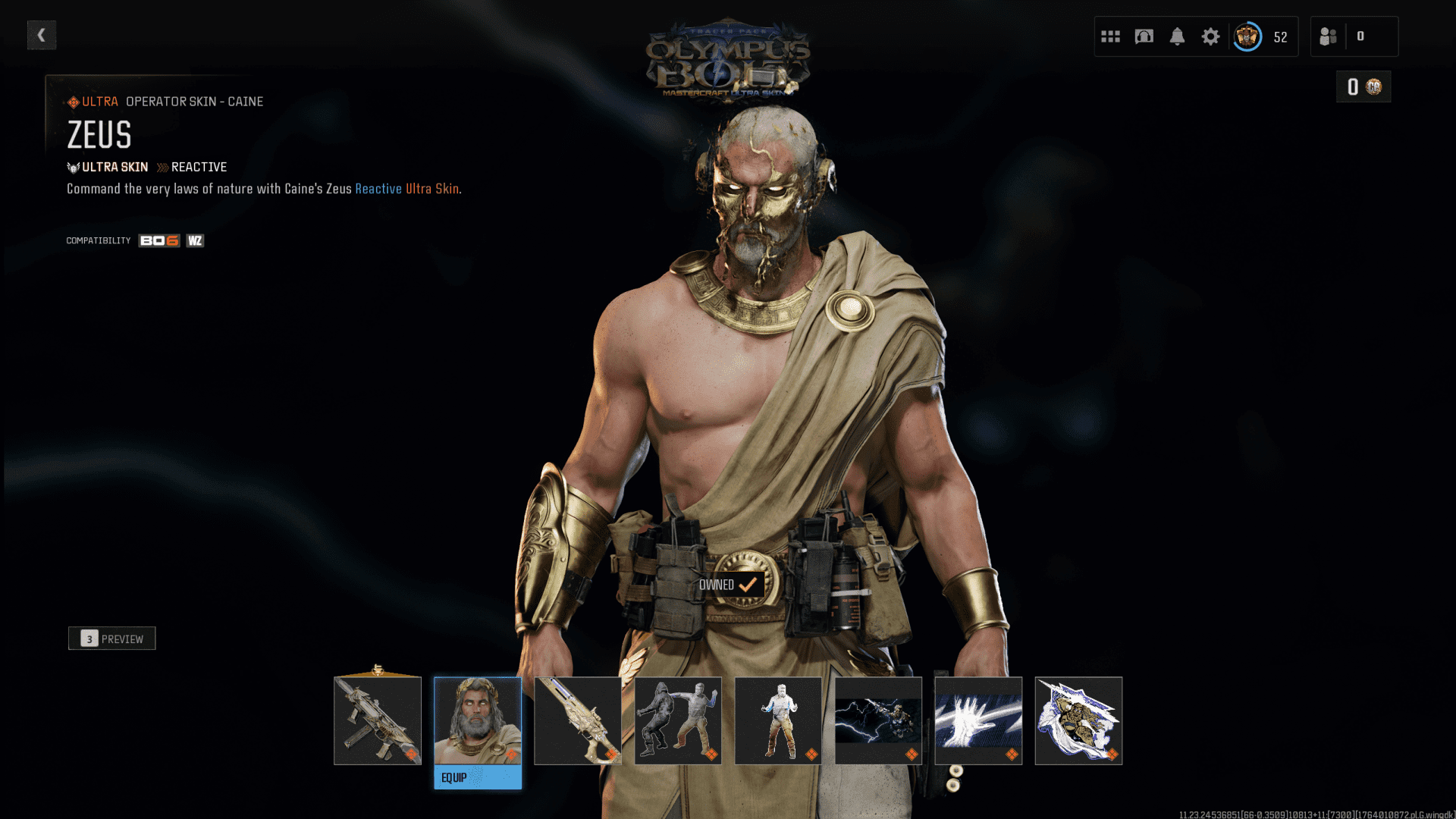Select the single-figure emote thumbnail
The image size is (1456, 819).
tap(778, 720)
